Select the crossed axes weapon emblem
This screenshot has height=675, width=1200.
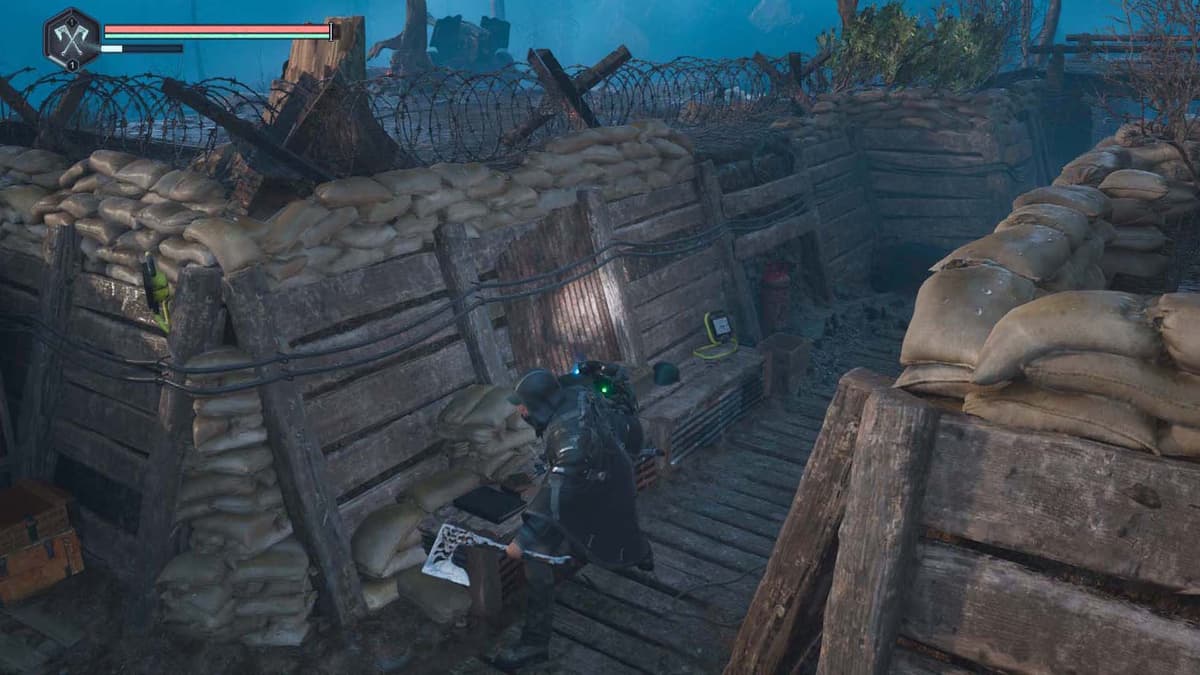(x=71, y=38)
